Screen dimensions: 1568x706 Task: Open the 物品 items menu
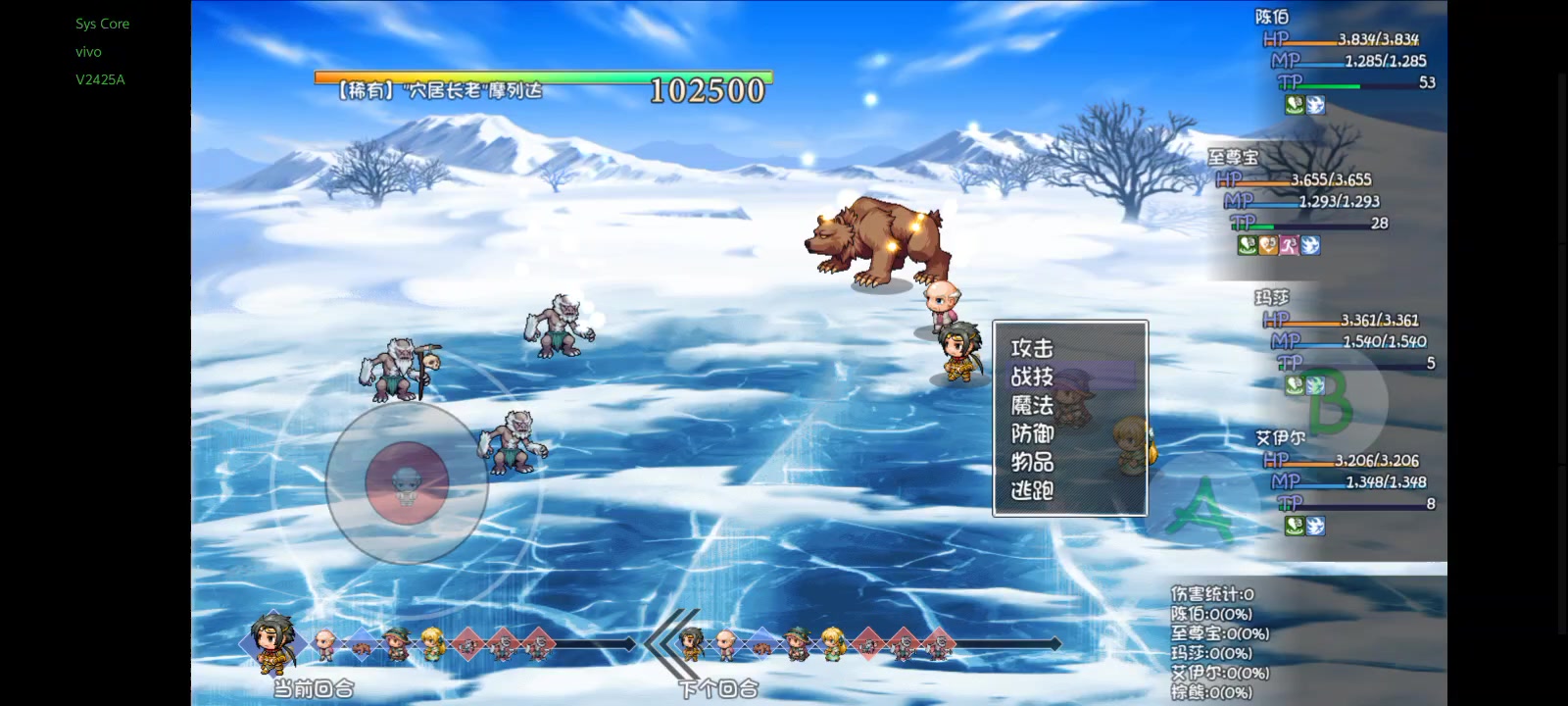[1033, 462]
